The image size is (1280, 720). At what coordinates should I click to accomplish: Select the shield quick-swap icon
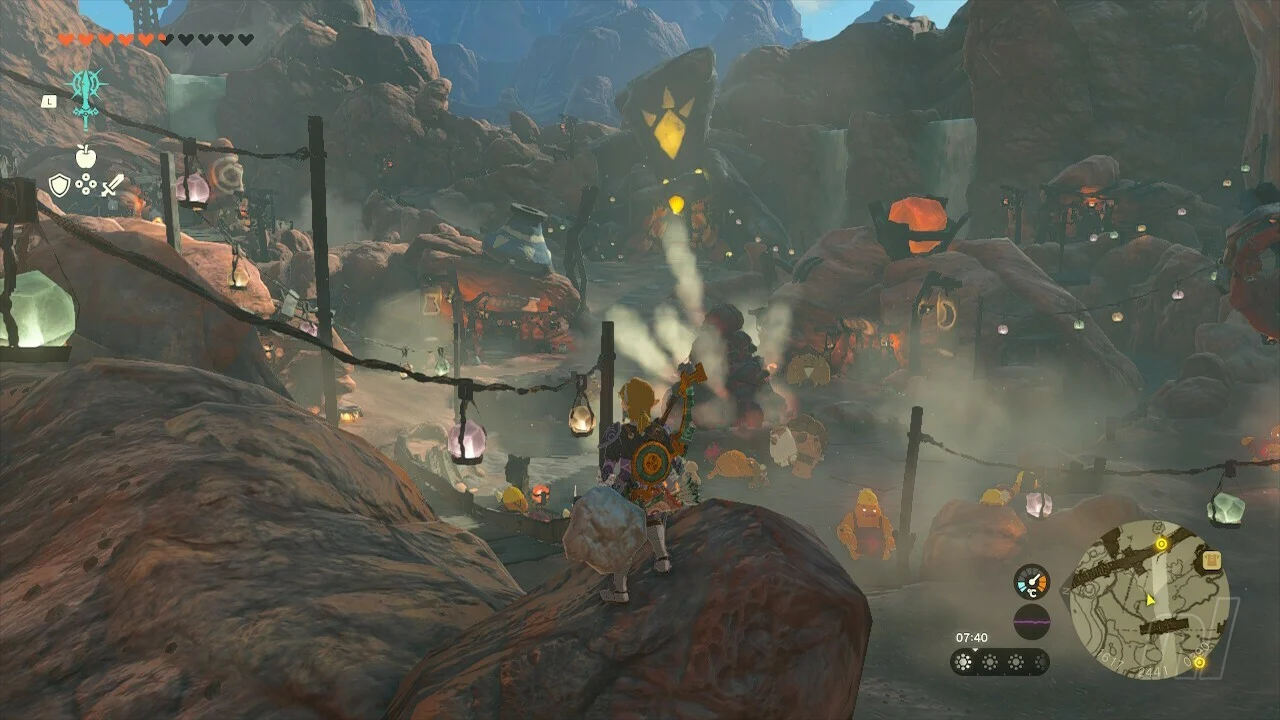pos(59,185)
